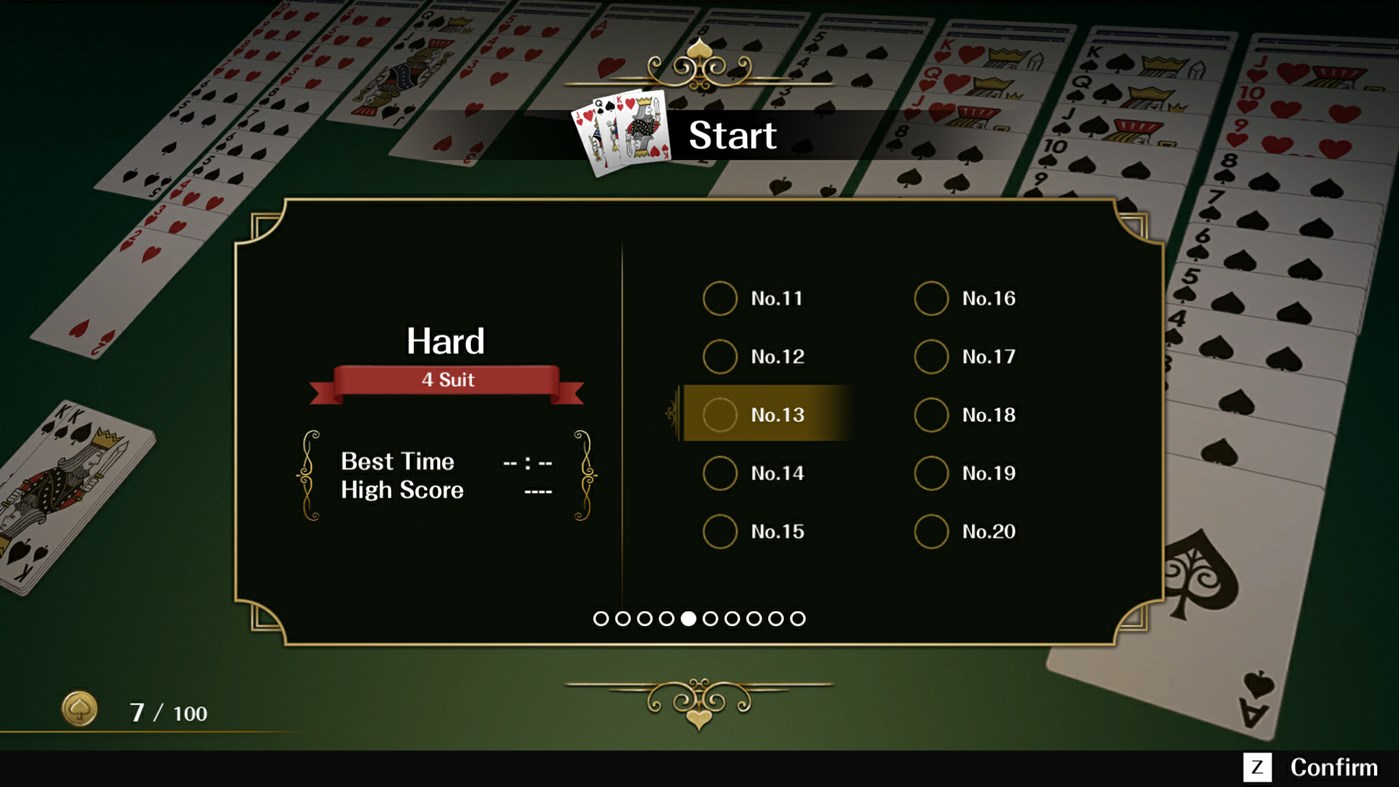Open the first page dot
Image resolution: width=1399 pixels, height=787 pixels.
pyautogui.click(x=600, y=618)
